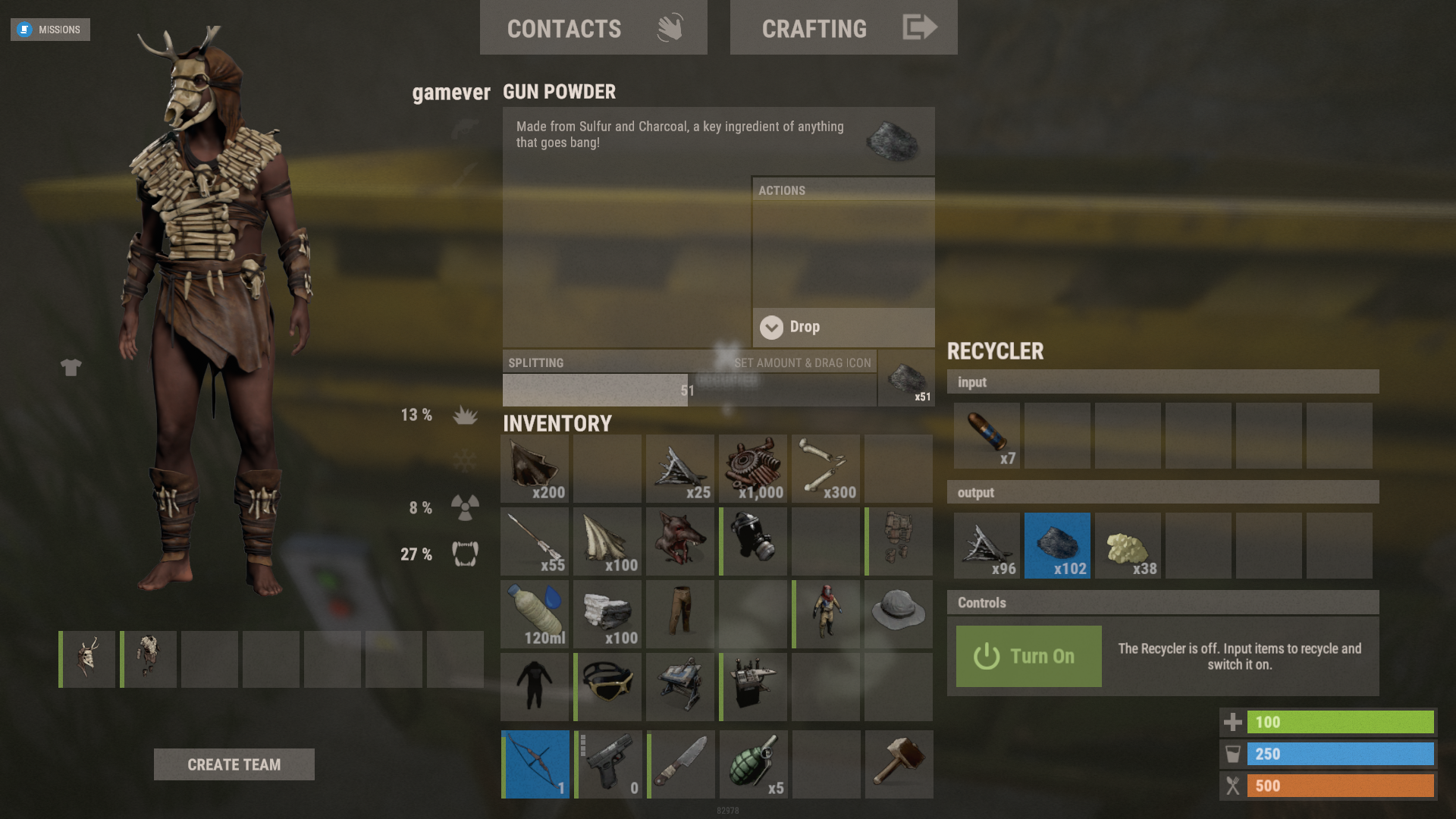The image size is (1456, 819).
Task: Click the Create Team button
Action: pos(234,764)
